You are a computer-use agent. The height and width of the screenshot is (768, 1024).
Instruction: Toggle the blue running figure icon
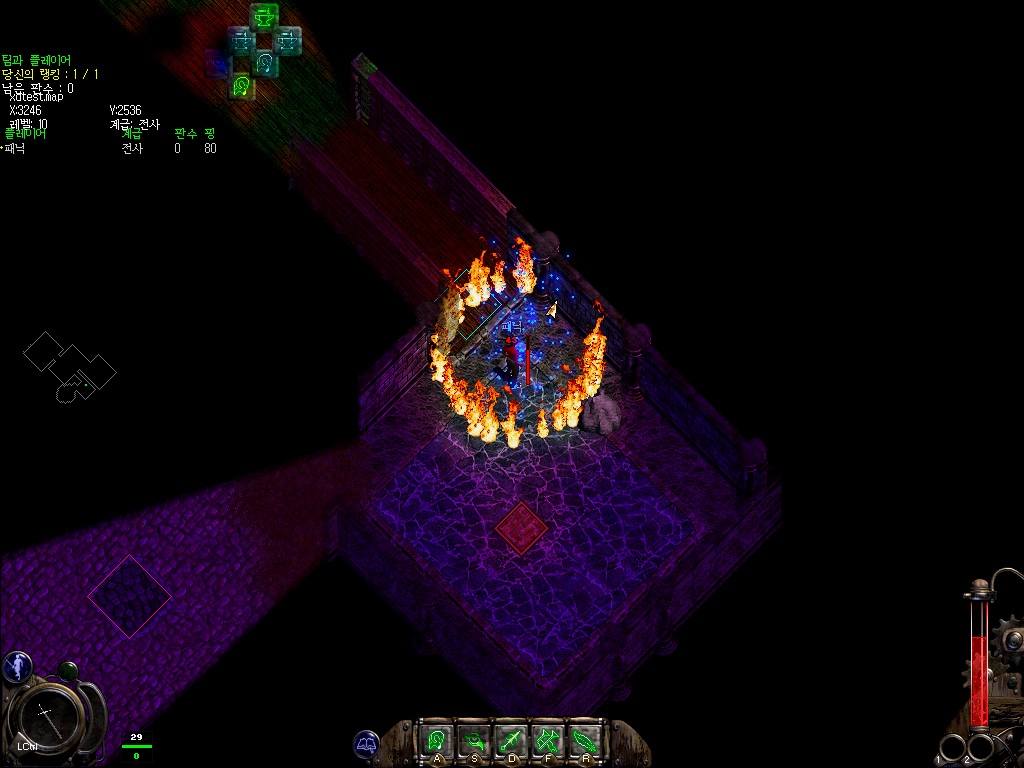tap(16, 666)
